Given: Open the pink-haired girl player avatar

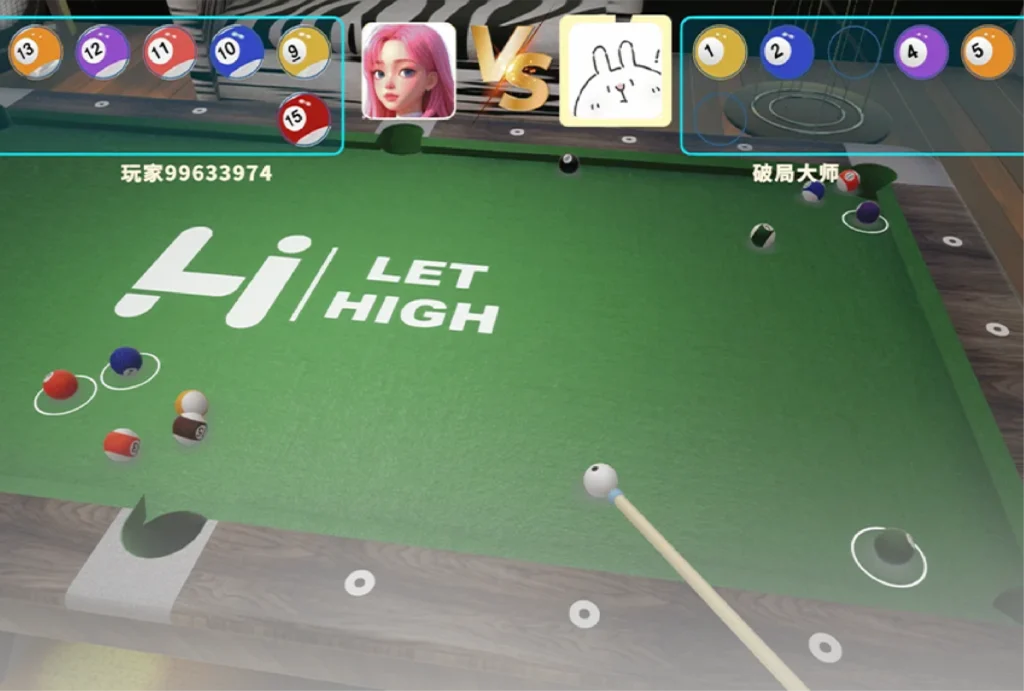Looking at the screenshot, I should (408, 71).
